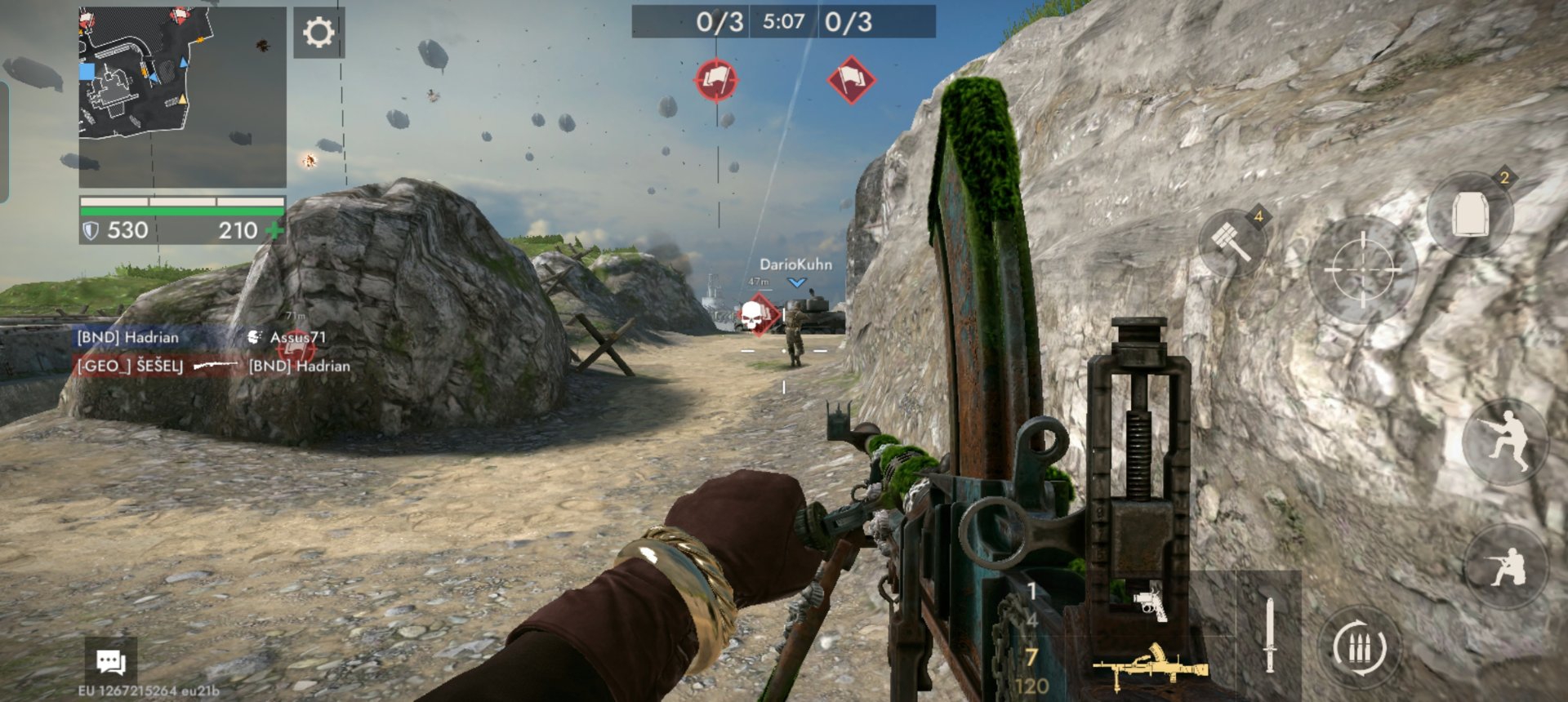The width and height of the screenshot is (1568, 702).
Task: Use the armor plate item
Action: [x=1470, y=215]
